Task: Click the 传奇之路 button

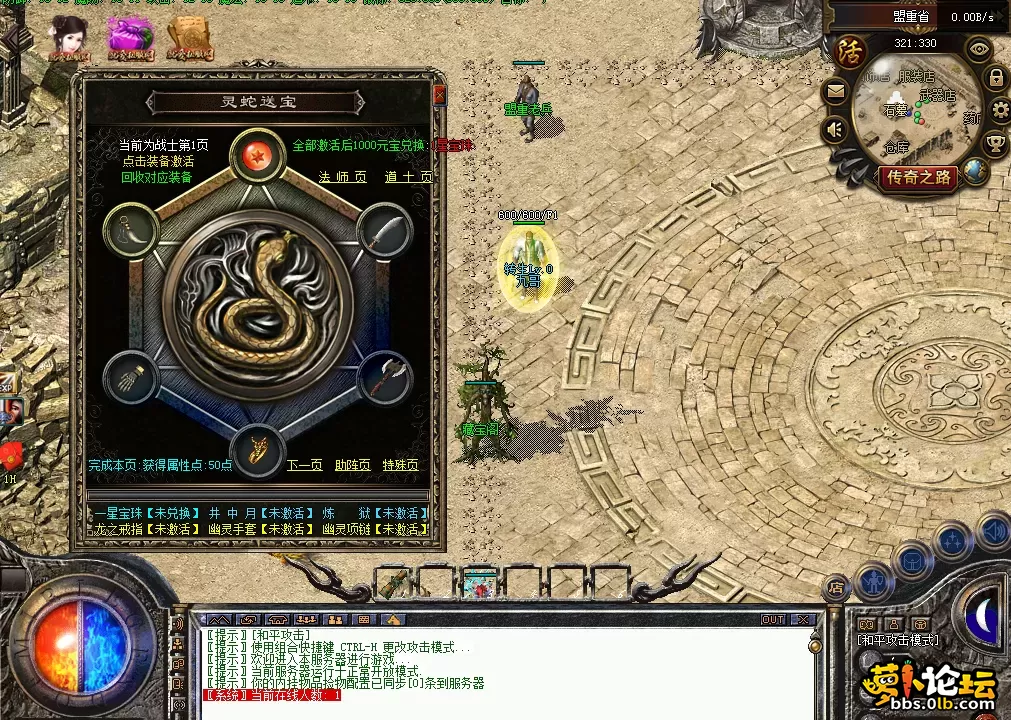Action: tap(919, 177)
